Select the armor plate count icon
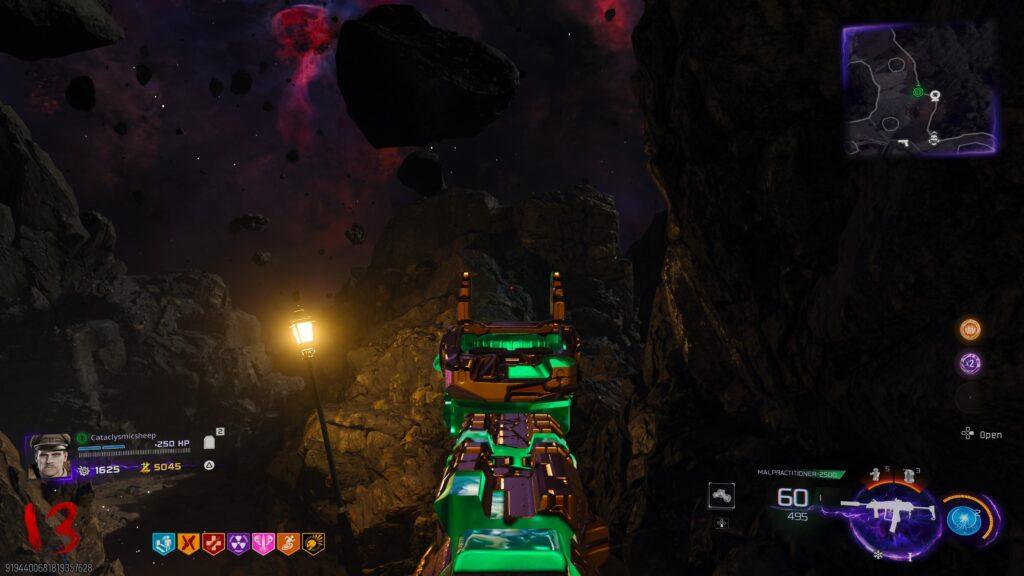Screen dimensions: 1024x576 coord(210,441)
